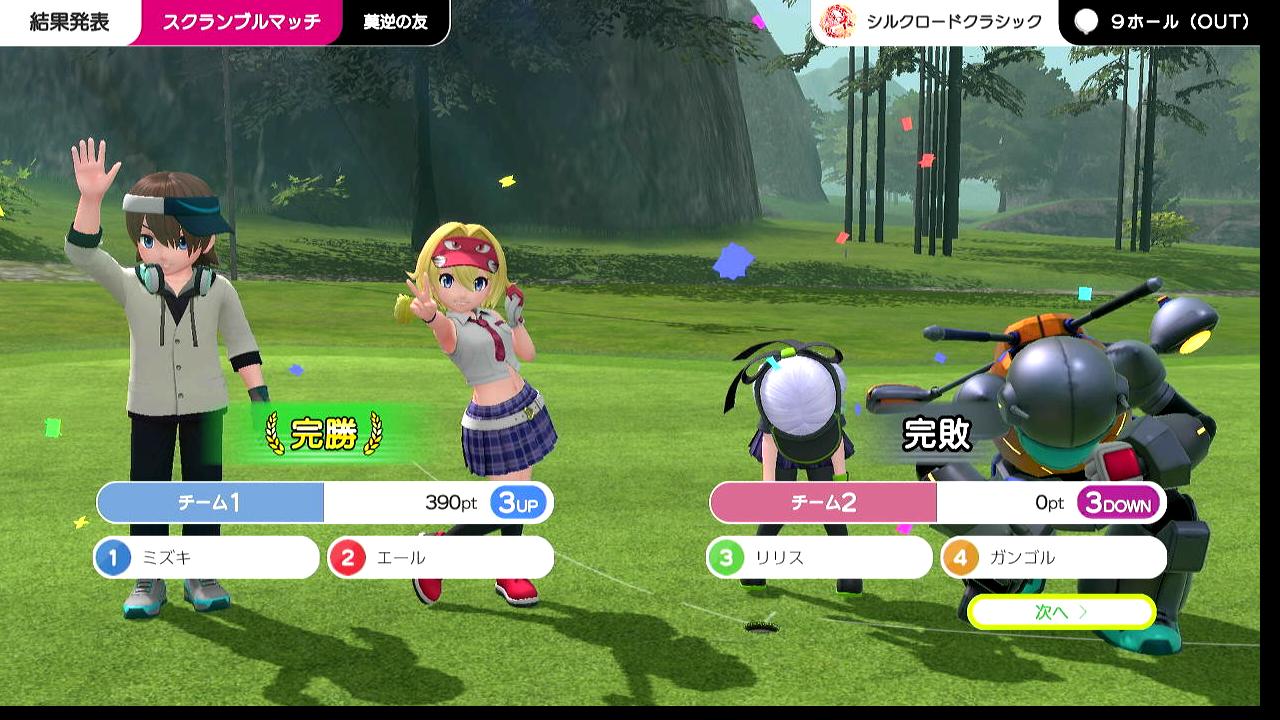Click the チーム1 team banner
The width and height of the screenshot is (1280, 720).
(211, 503)
